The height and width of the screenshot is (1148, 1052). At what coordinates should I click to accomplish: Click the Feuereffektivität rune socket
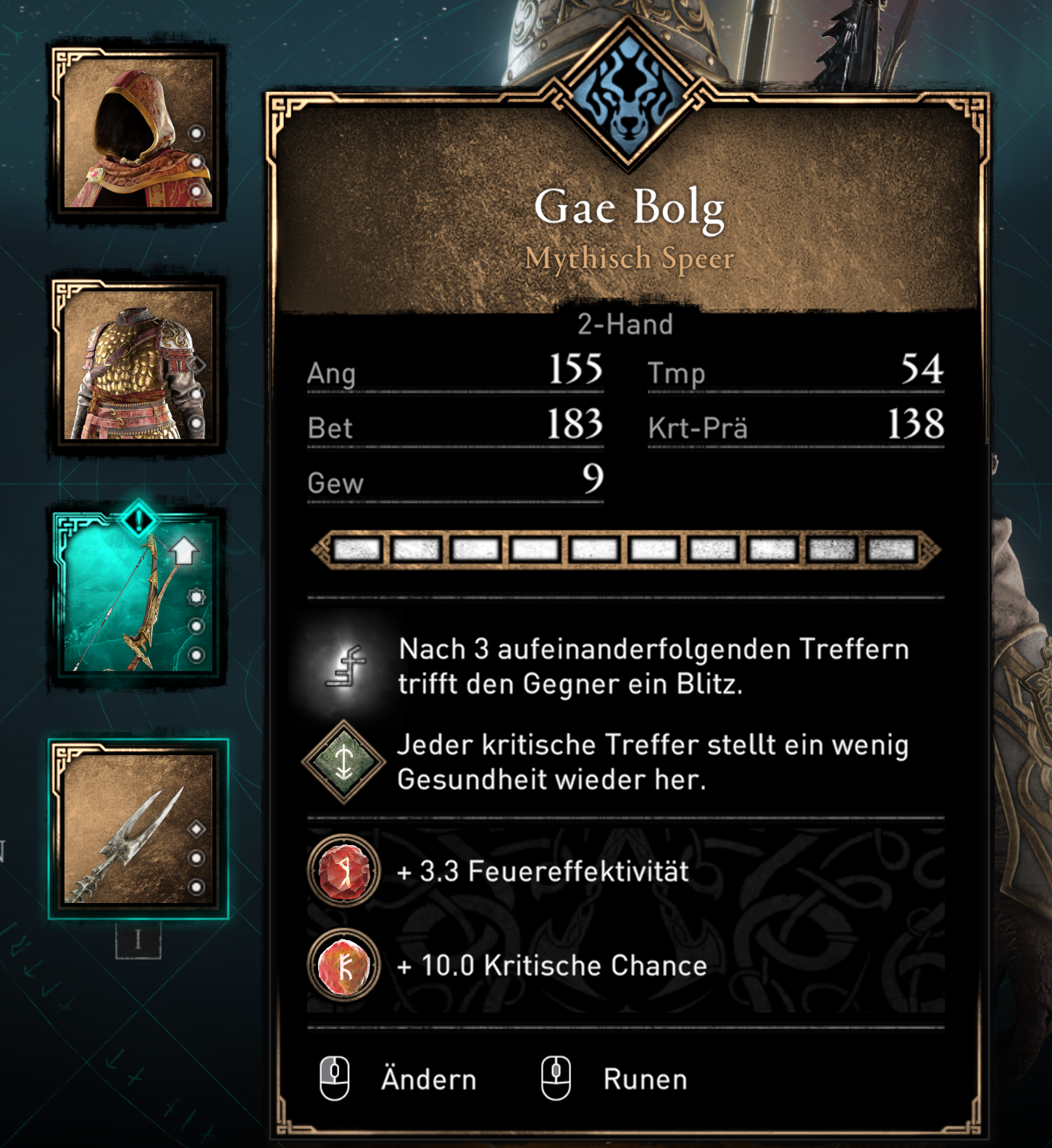tap(344, 870)
